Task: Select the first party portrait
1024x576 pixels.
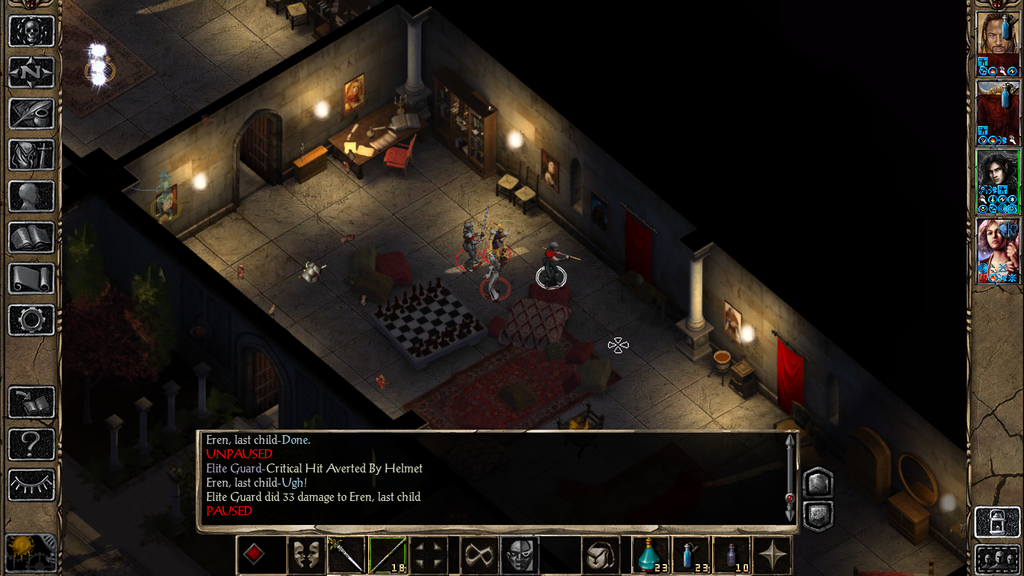Action: (x=997, y=39)
